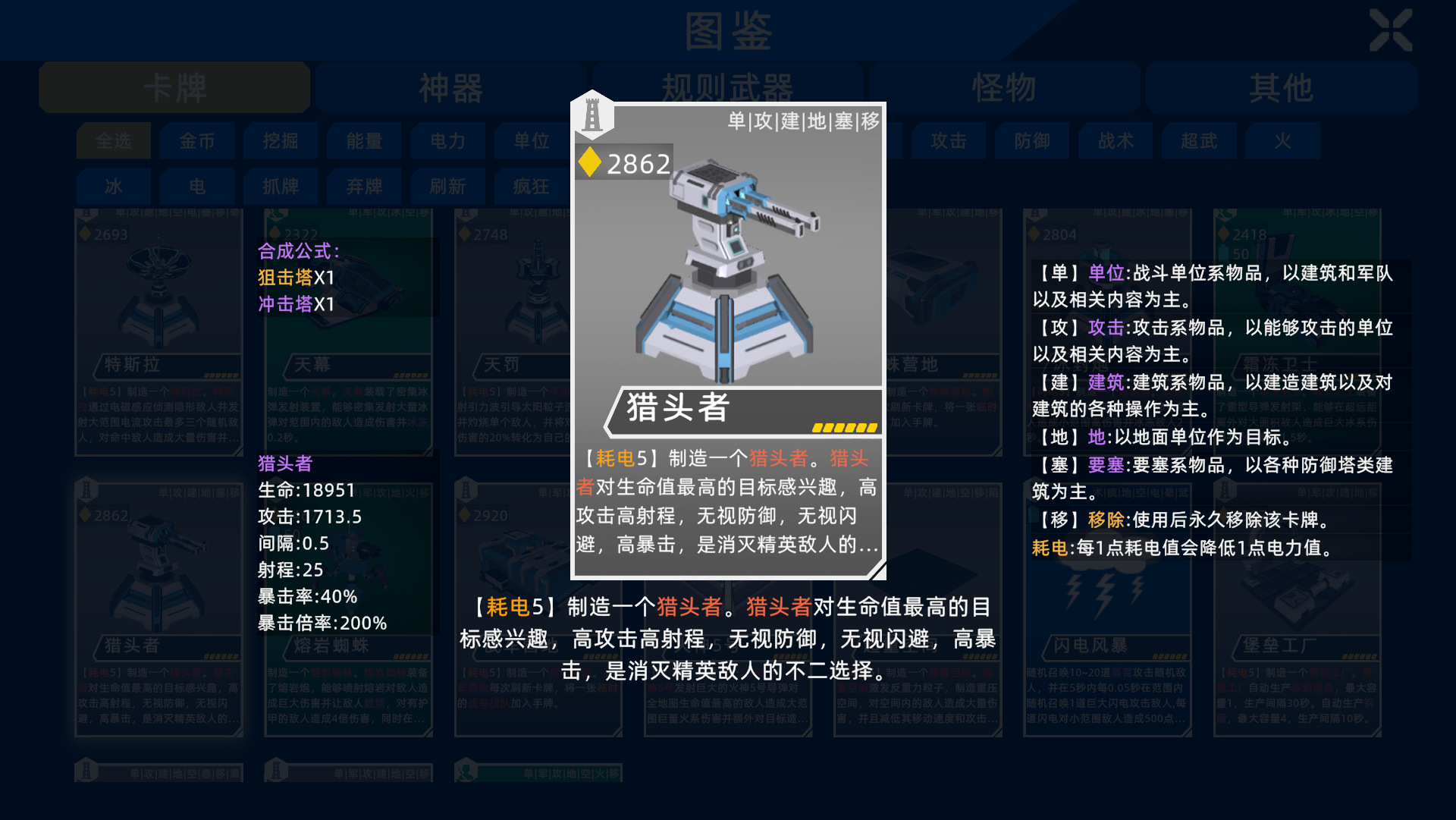
Task: Click 冲击塔X1 in the recipe
Action: coord(294,304)
